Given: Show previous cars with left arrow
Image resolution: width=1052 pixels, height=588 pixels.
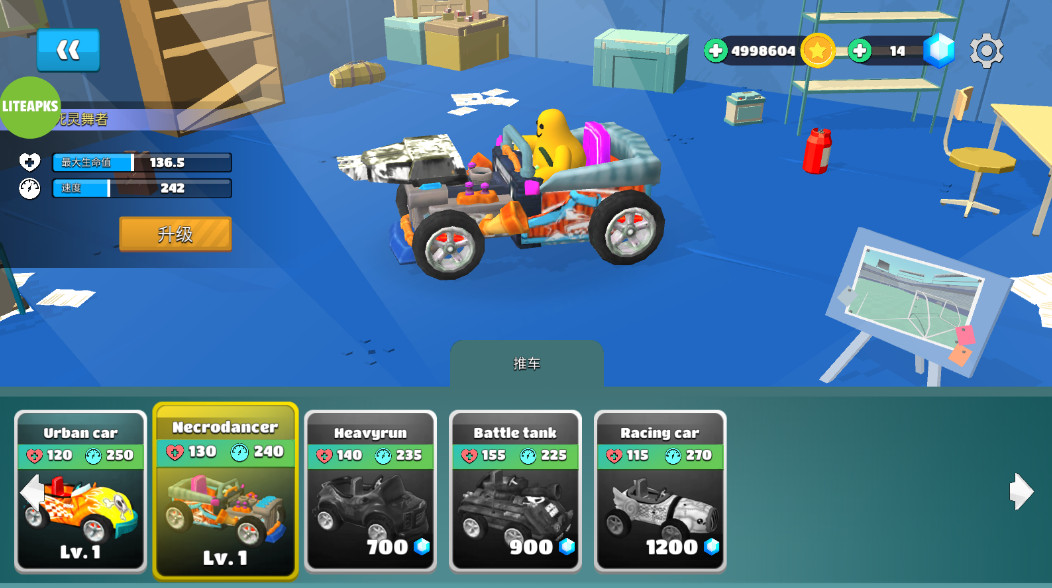Looking at the screenshot, I should tap(31, 491).
